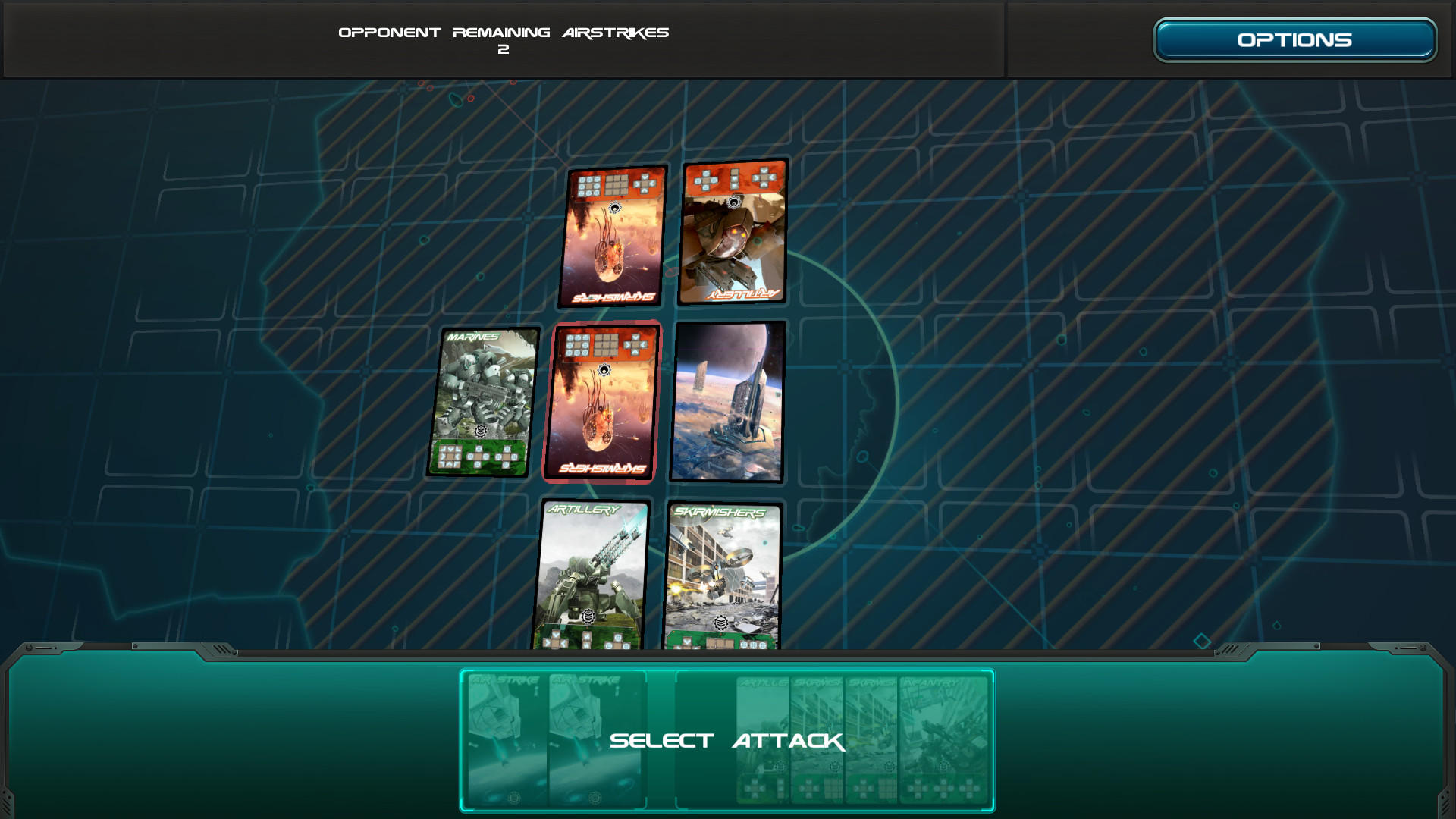Click the gear icon on the first Air Strike card
This screenshot has height=819, width=1456.
[x=514, y=798]
